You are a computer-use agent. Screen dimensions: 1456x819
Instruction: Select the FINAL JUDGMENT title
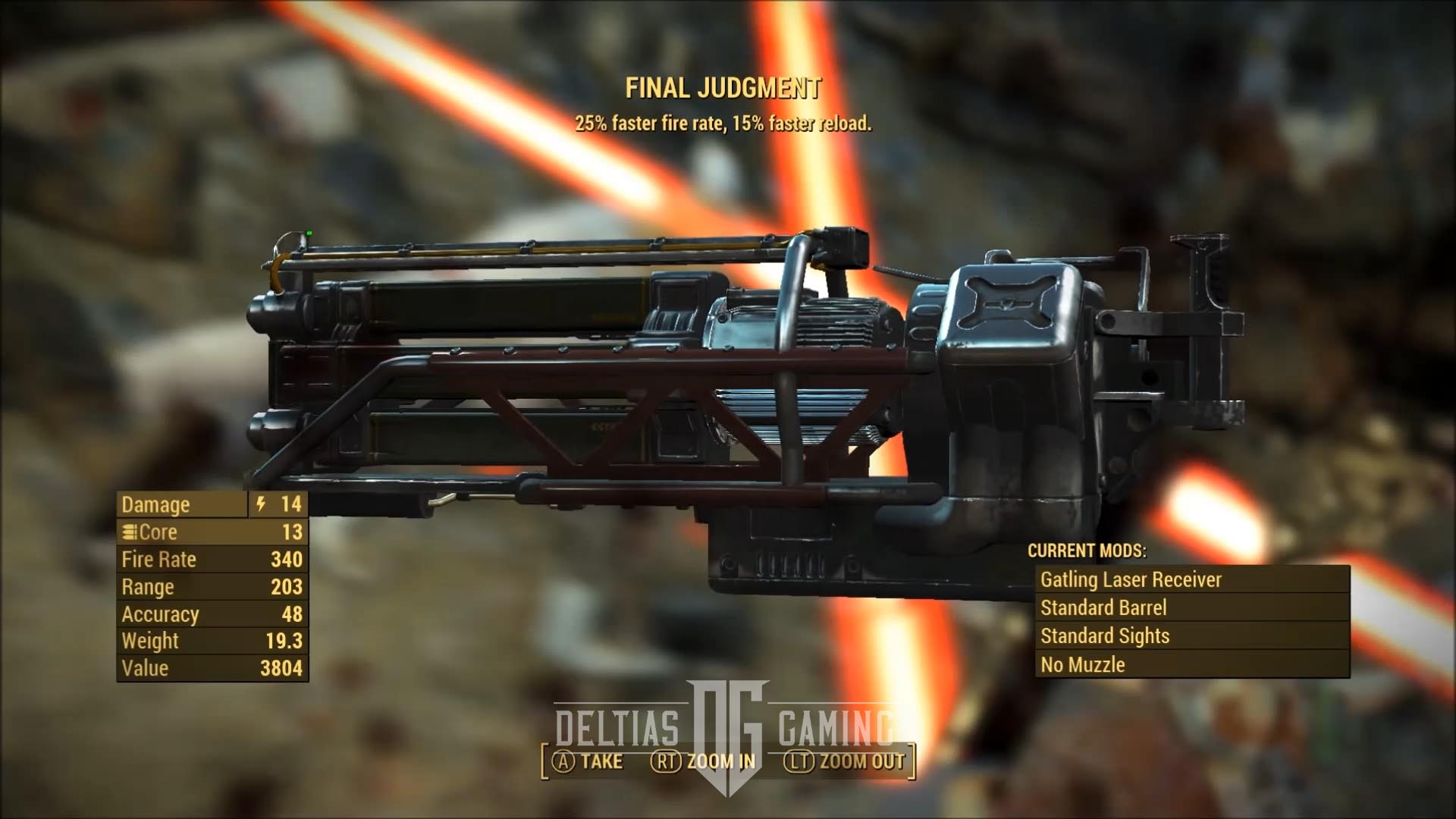point(726,87)
